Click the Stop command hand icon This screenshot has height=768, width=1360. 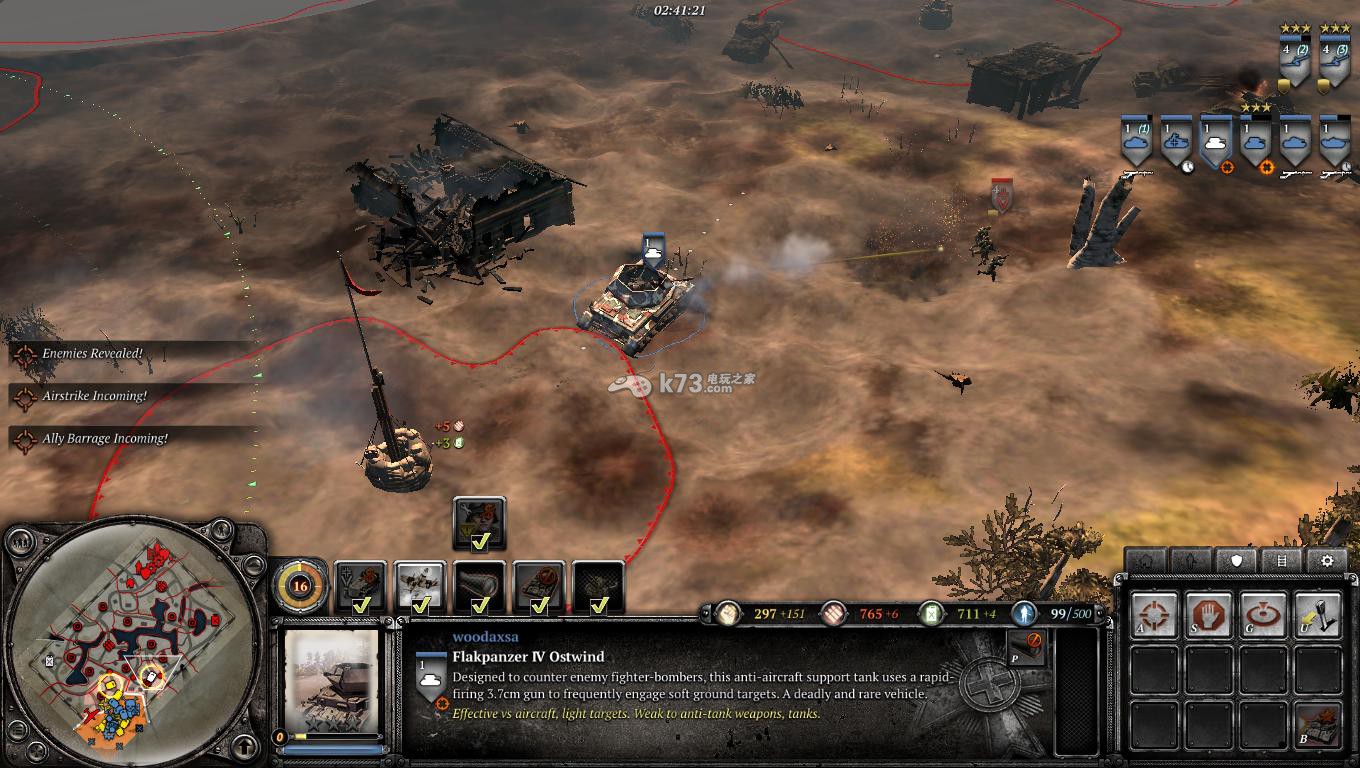tap(1209, 615)
